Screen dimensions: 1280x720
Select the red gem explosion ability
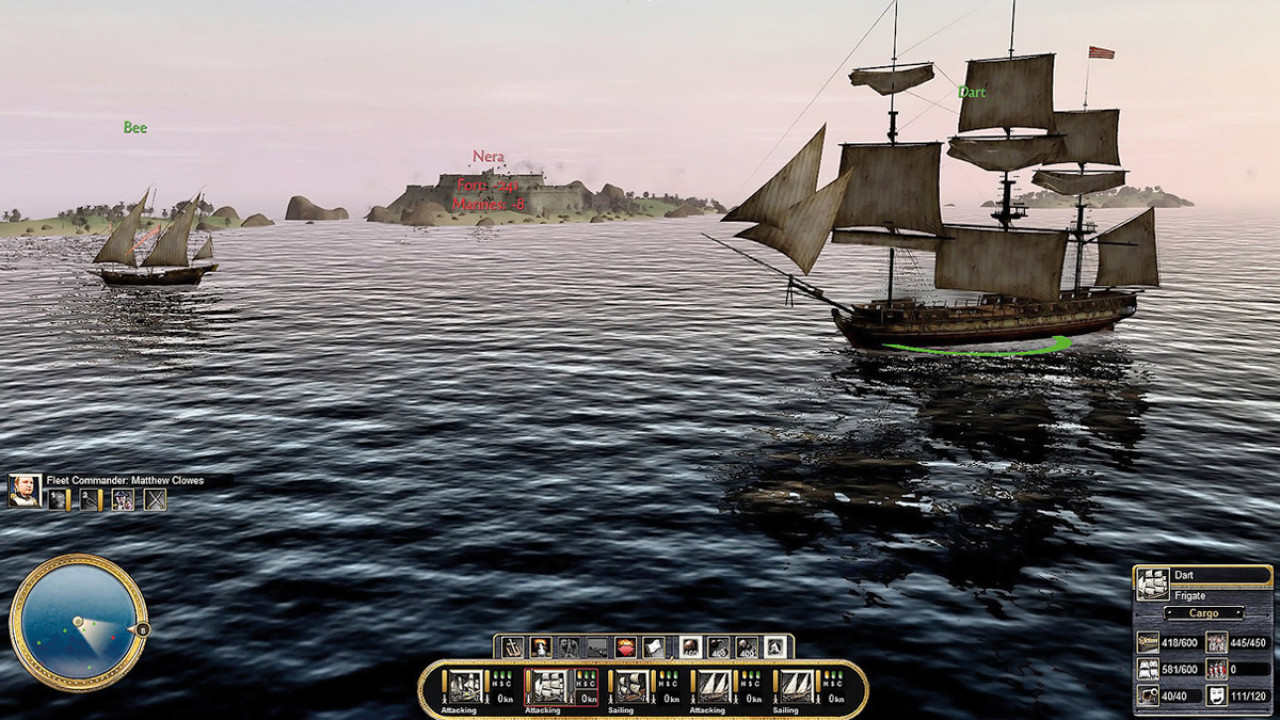626,648
